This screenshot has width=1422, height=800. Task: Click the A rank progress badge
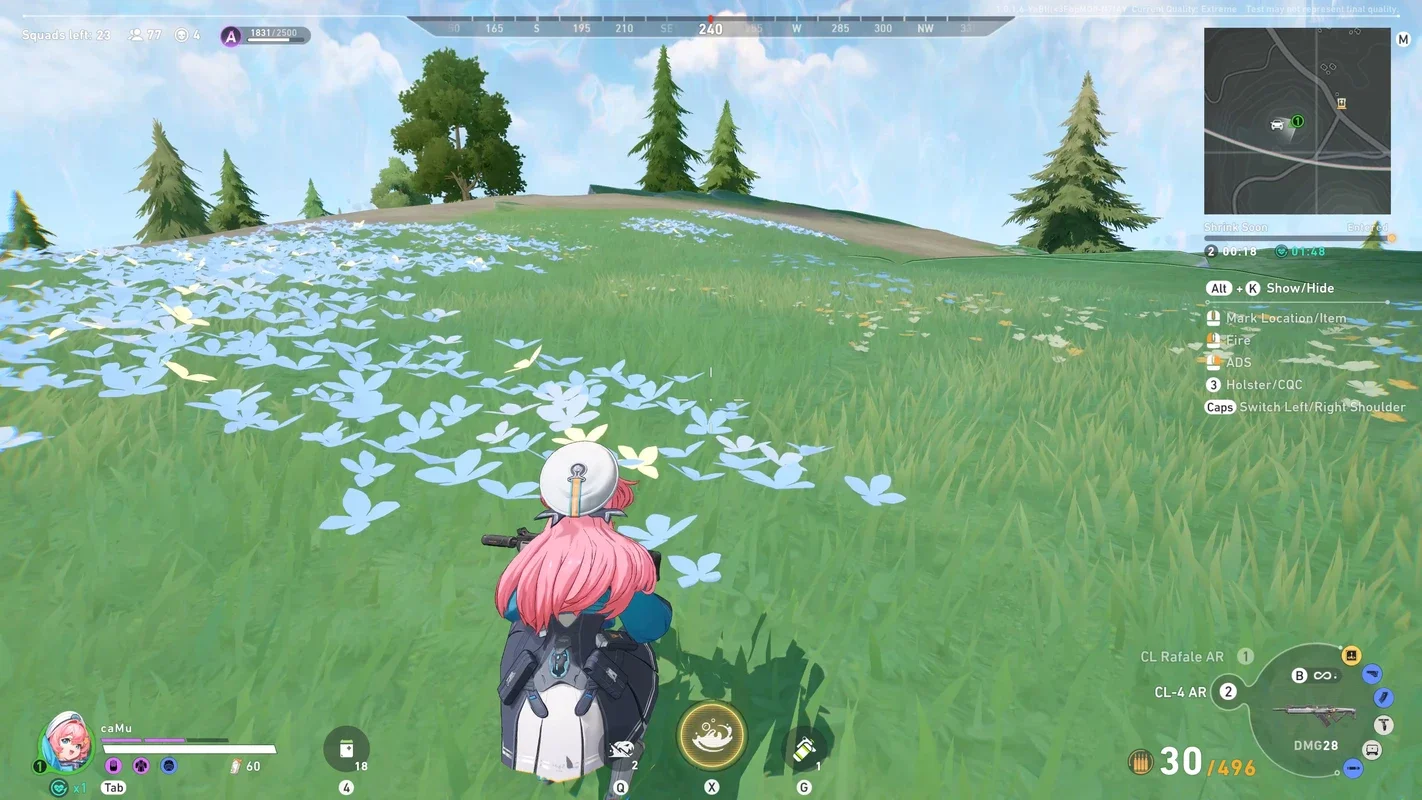pyautogui.click(x=231, y=37)
